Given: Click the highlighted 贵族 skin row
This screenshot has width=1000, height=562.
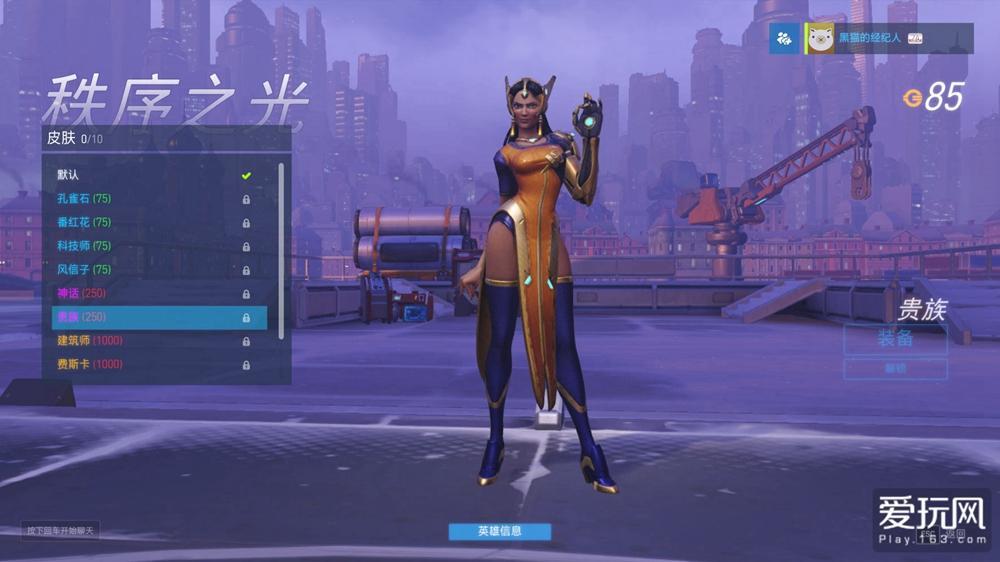Looking at the screenshot, I should [x=158, y=317].
